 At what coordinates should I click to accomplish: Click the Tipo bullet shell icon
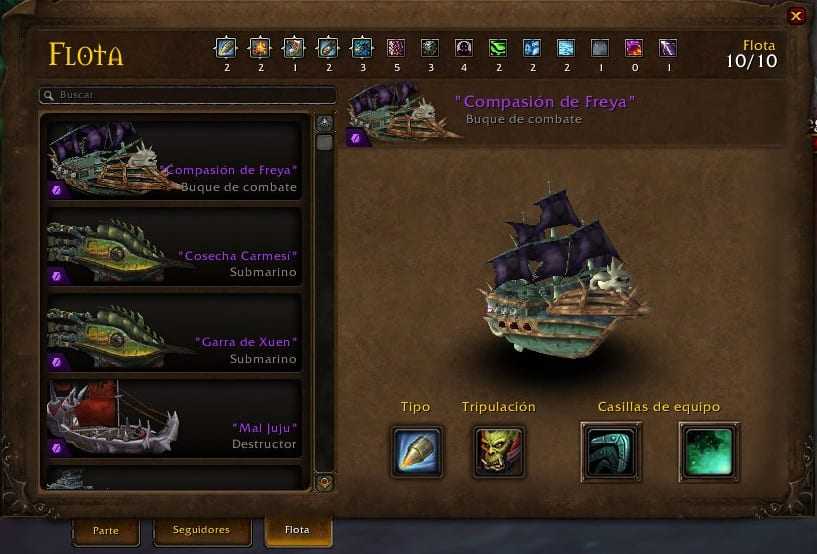(x=416, y=451)
